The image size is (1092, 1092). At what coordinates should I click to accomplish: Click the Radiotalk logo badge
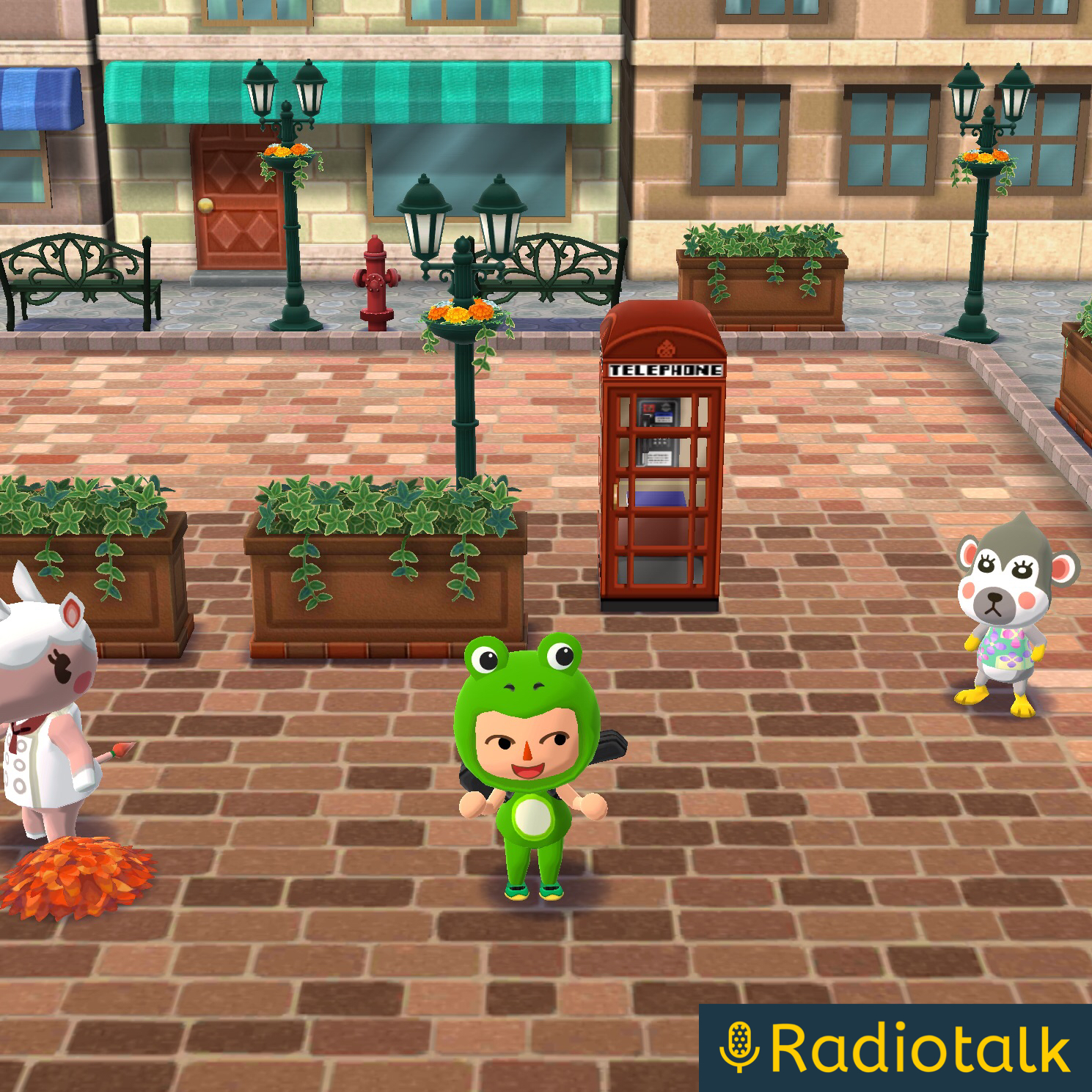click(895, 1047)
